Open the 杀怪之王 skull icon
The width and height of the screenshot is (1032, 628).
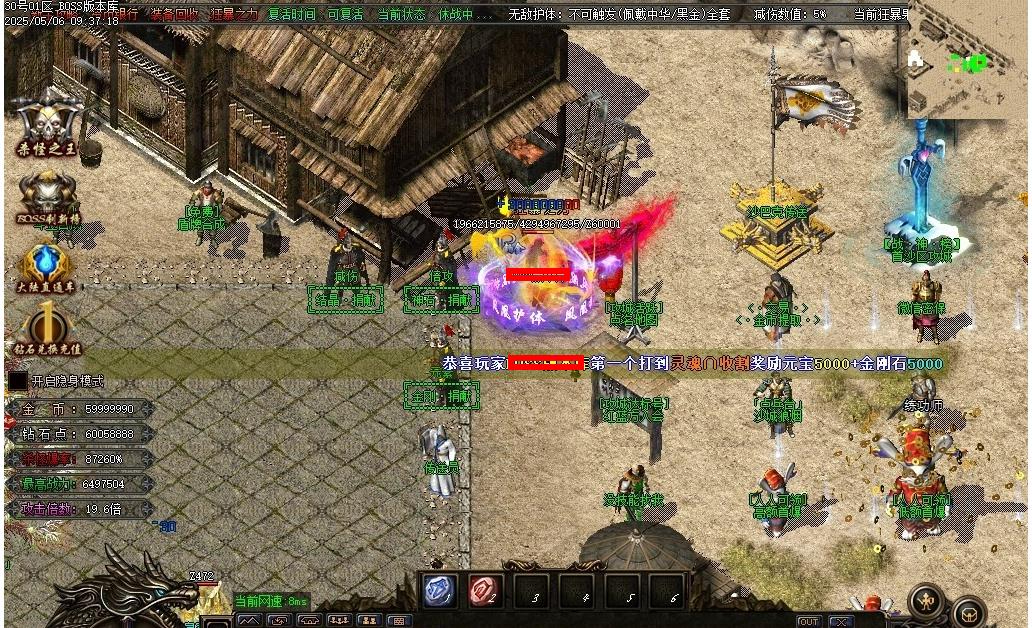(x=47, y=123)
